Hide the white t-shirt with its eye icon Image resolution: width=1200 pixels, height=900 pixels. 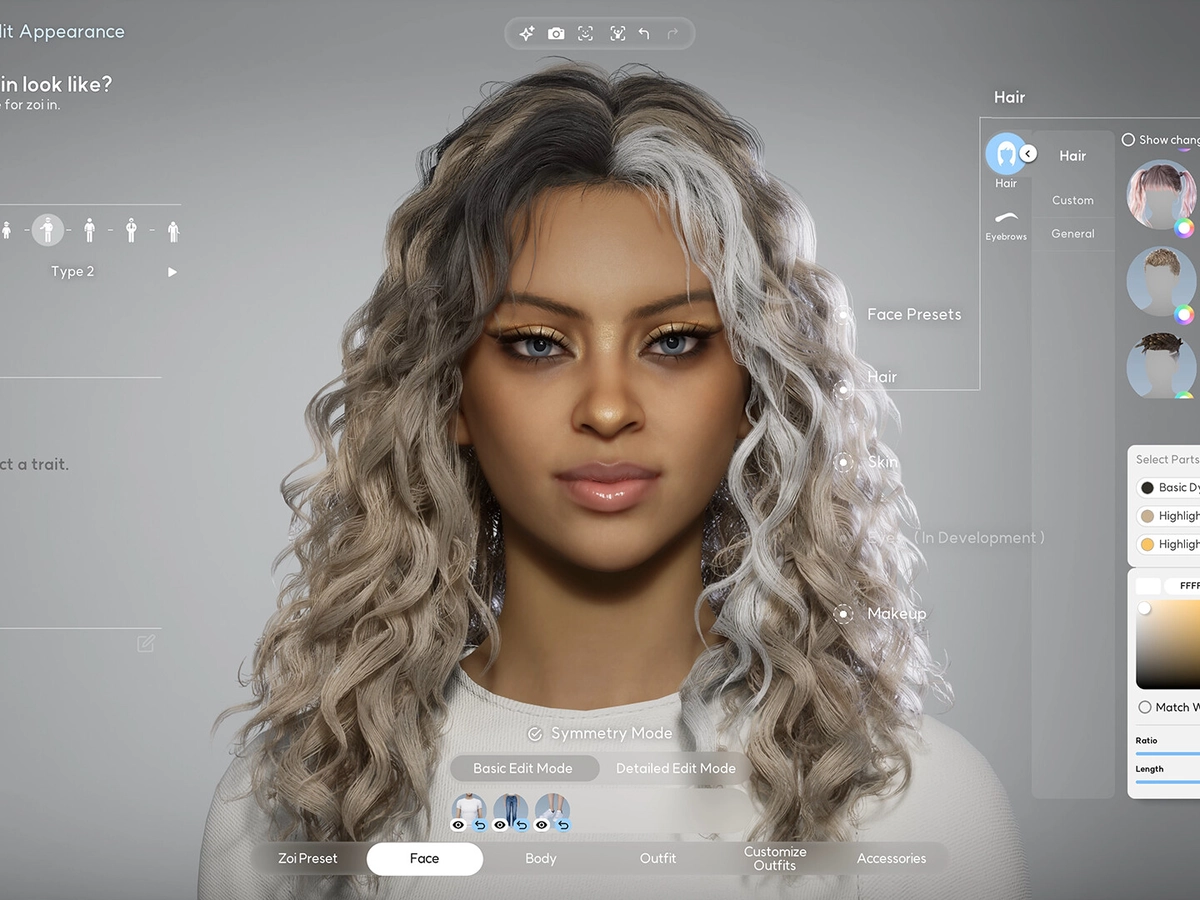(x=459, y=825)
